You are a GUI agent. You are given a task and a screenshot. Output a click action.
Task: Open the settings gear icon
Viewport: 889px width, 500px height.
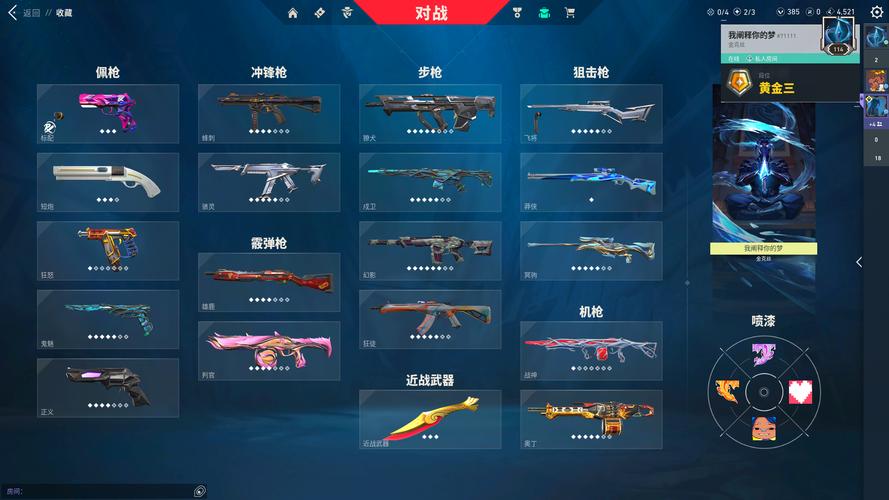(876, 12)
